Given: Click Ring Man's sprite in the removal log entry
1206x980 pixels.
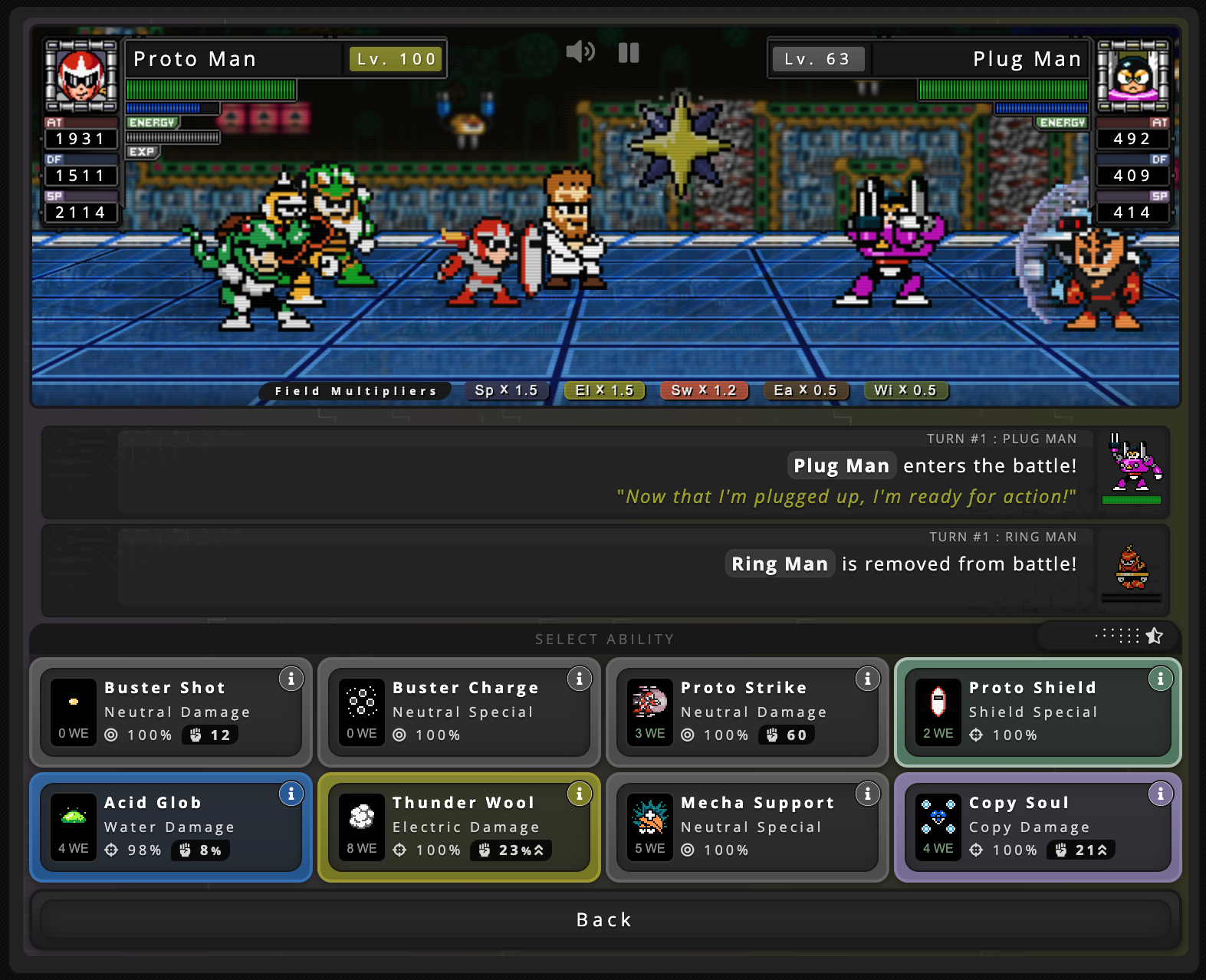Looking at the screenshot, I should click(1132, 566).
